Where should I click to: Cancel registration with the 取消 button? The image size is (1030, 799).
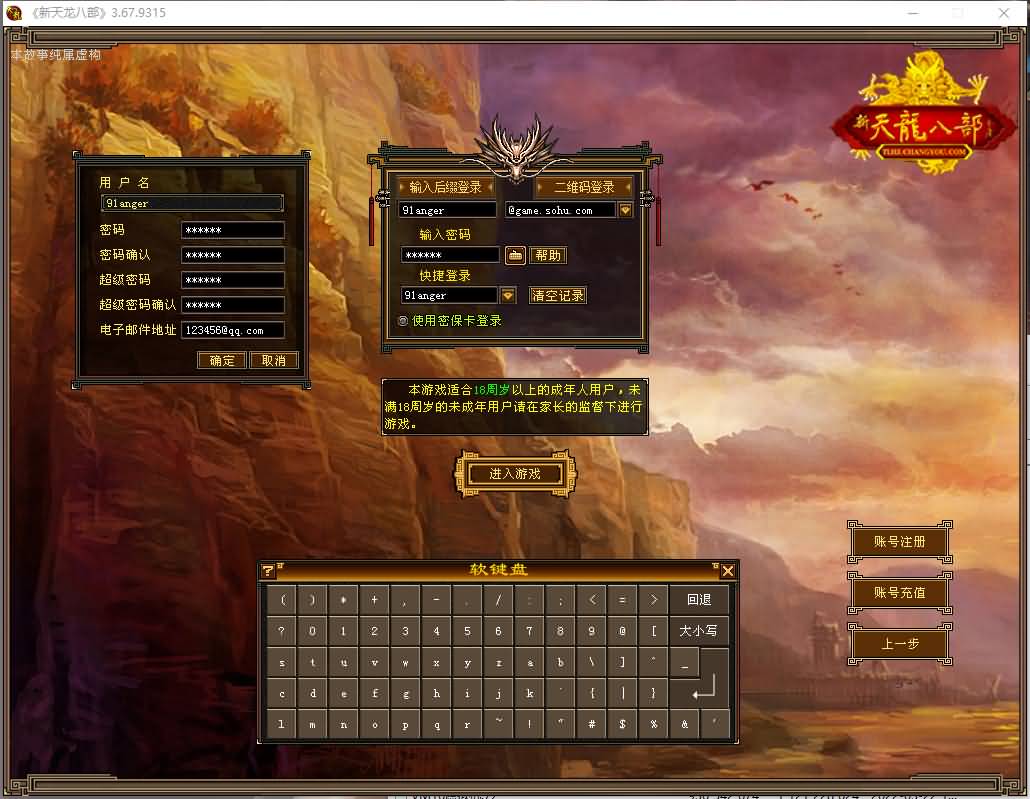(273, 360)
